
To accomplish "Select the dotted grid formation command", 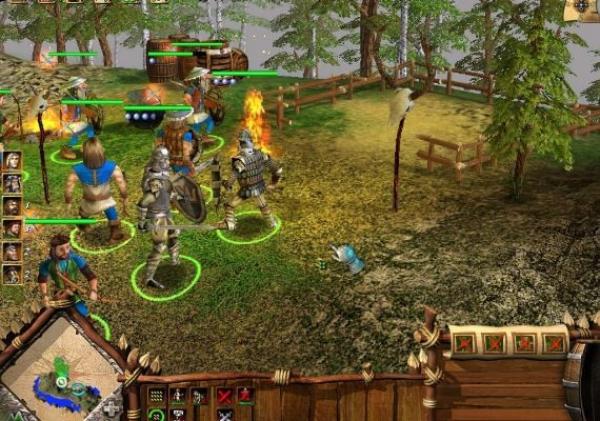I will (157, 396).
